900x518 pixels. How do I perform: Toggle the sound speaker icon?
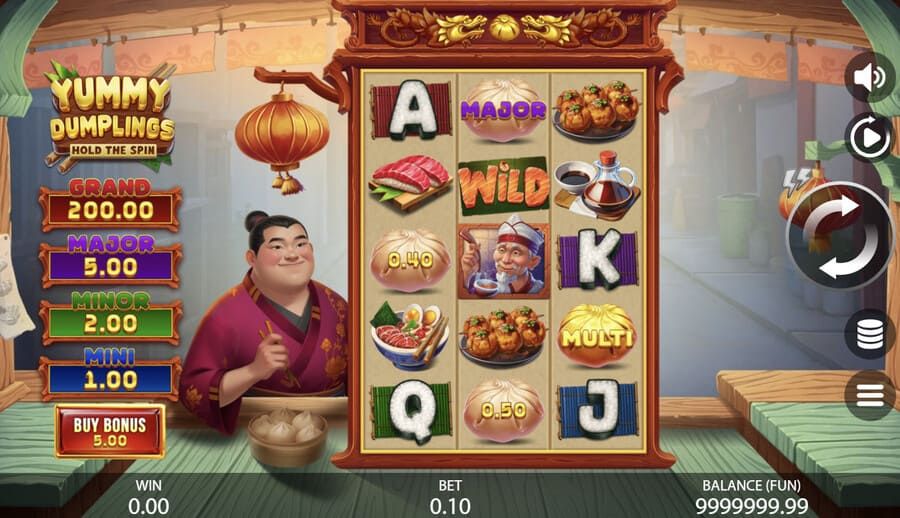tap(868, 77)
